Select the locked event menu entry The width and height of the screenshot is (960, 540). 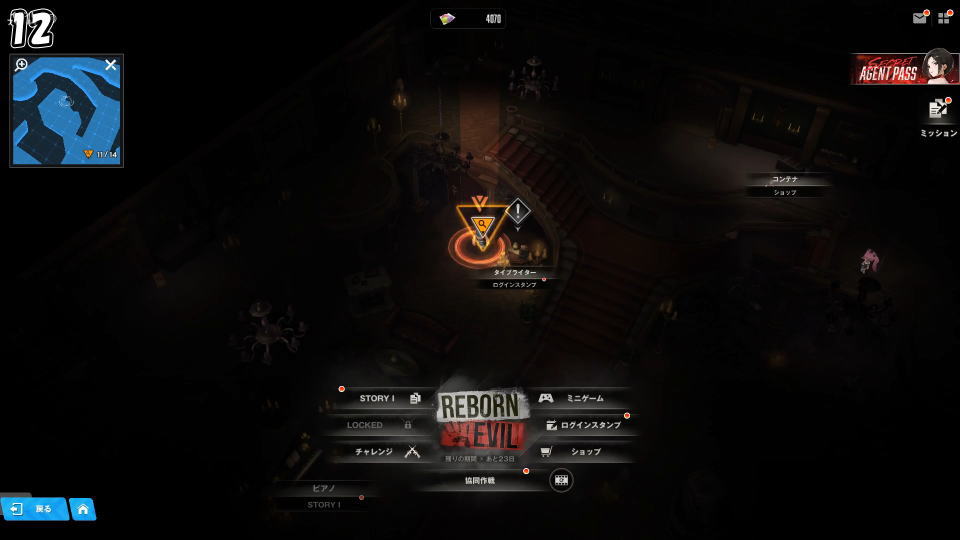375,425
